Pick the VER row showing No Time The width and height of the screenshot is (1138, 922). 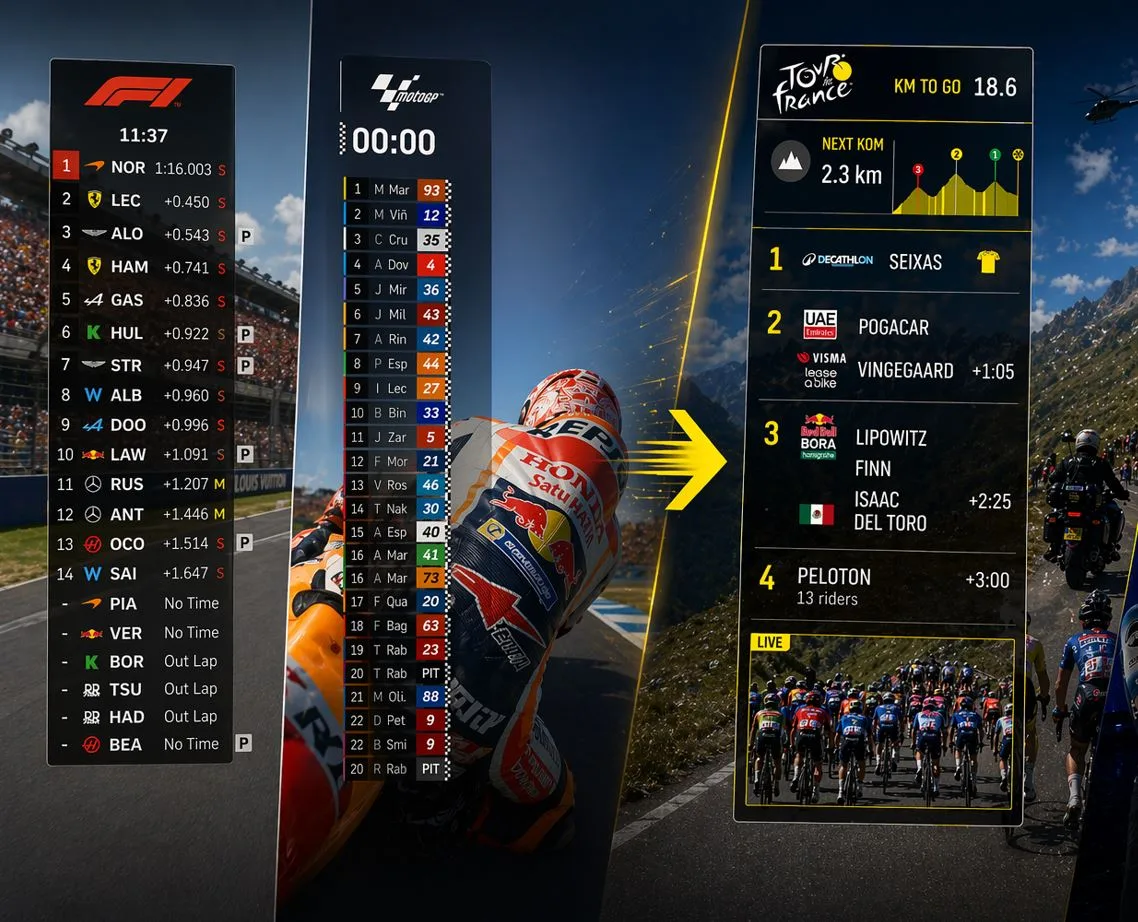pyautogui.click(x=126, y=633)
